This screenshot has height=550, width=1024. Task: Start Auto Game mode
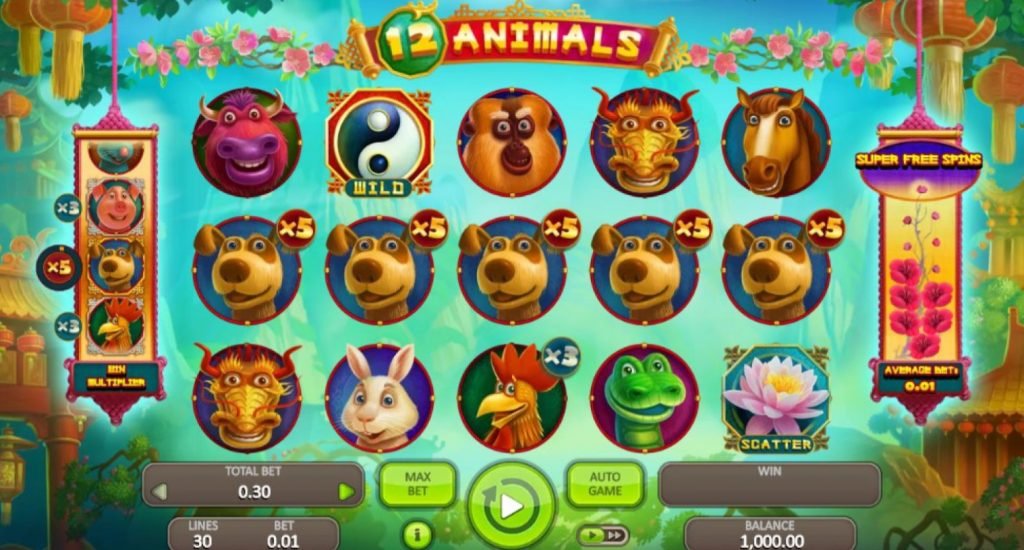pyautogui.click(x=605, y=484)
